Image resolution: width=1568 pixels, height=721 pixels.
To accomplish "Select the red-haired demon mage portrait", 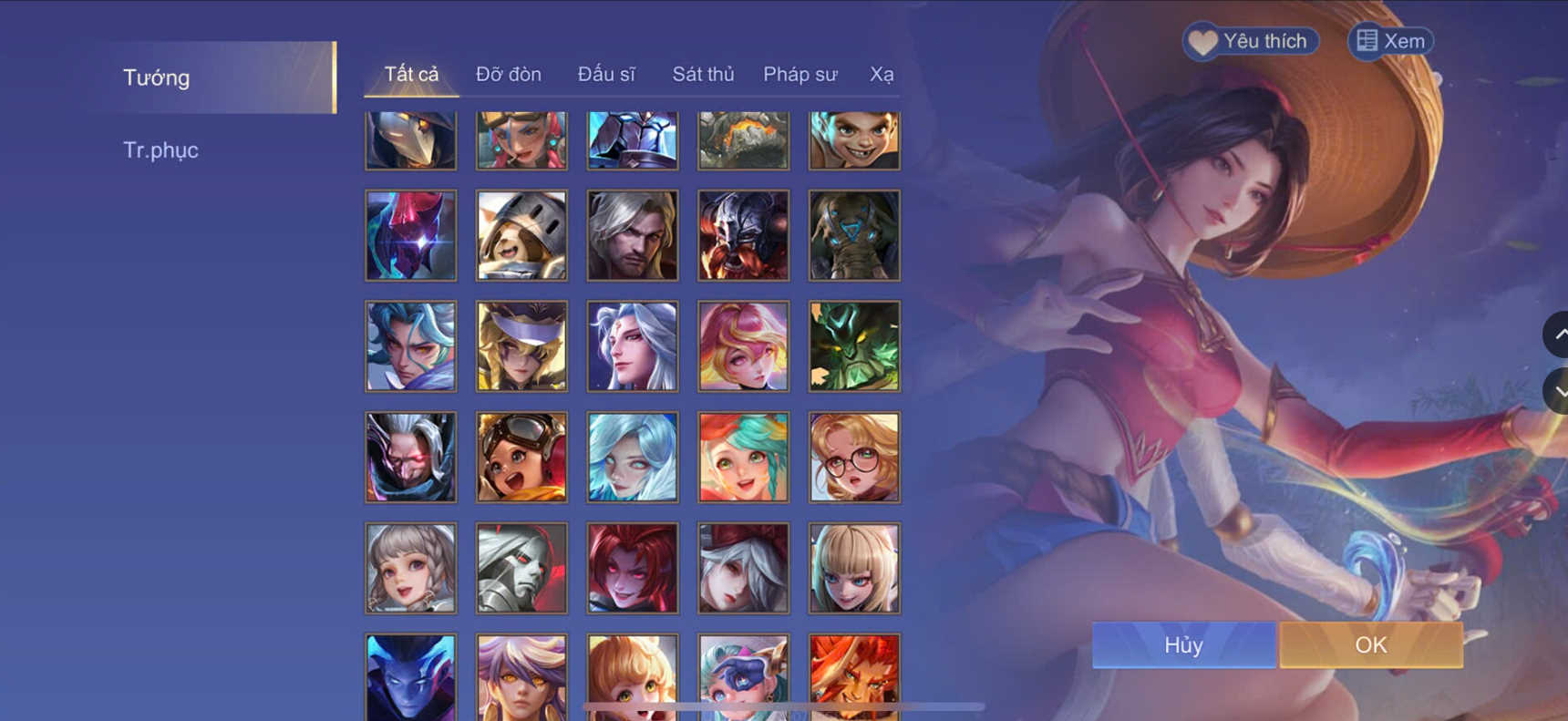I will (x=632, y=567).
